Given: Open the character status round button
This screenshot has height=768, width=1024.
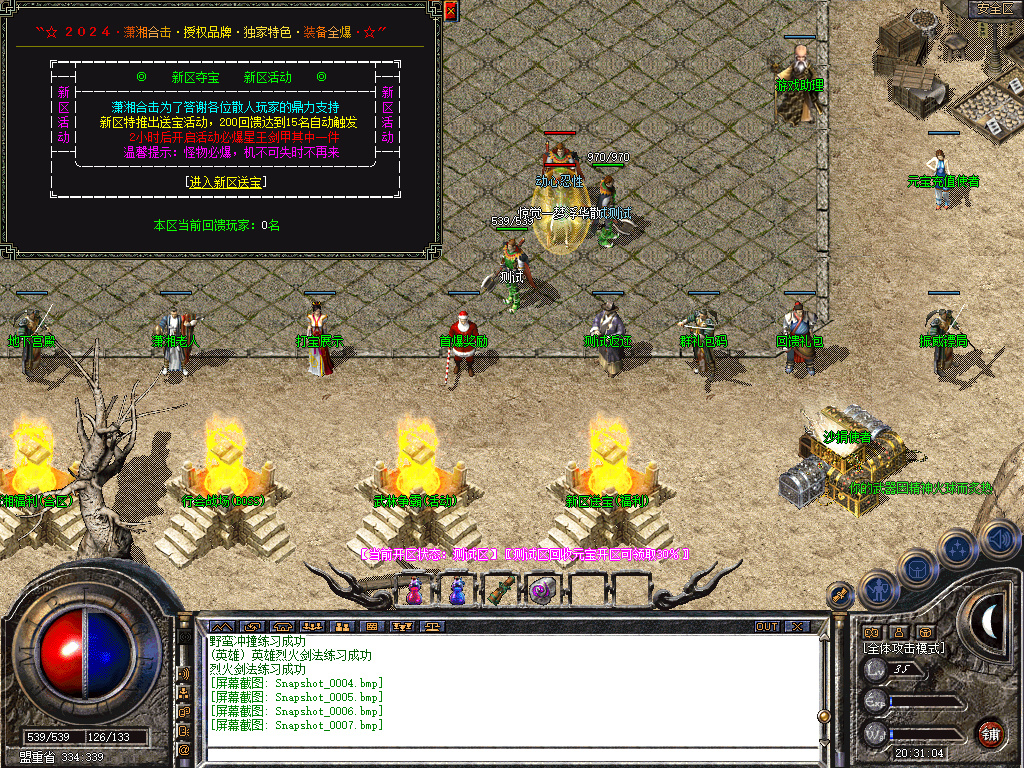Looking at the screenshot, I should 878,589.
